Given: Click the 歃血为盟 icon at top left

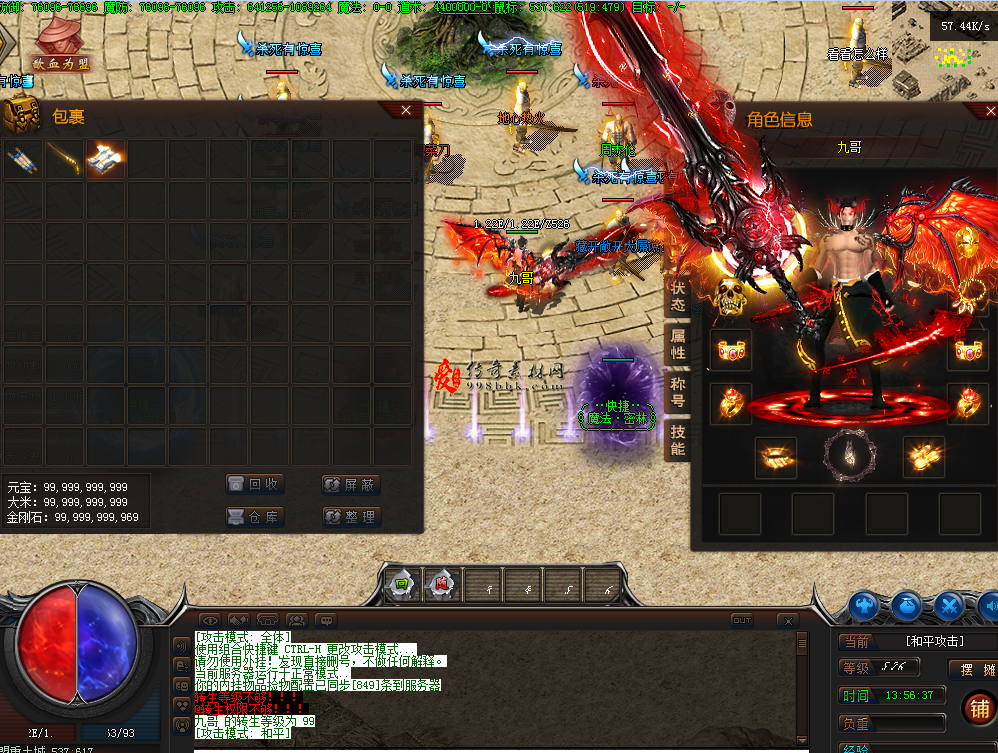Looking at the screenshot, I should [x=60, y=45].
